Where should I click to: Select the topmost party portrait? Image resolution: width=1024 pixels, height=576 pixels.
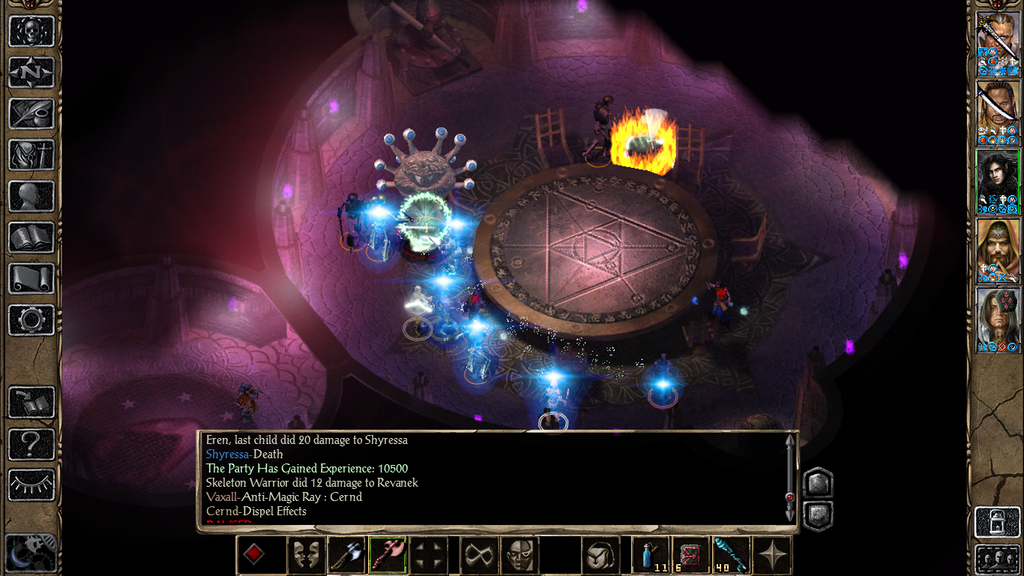coord(997,43)
